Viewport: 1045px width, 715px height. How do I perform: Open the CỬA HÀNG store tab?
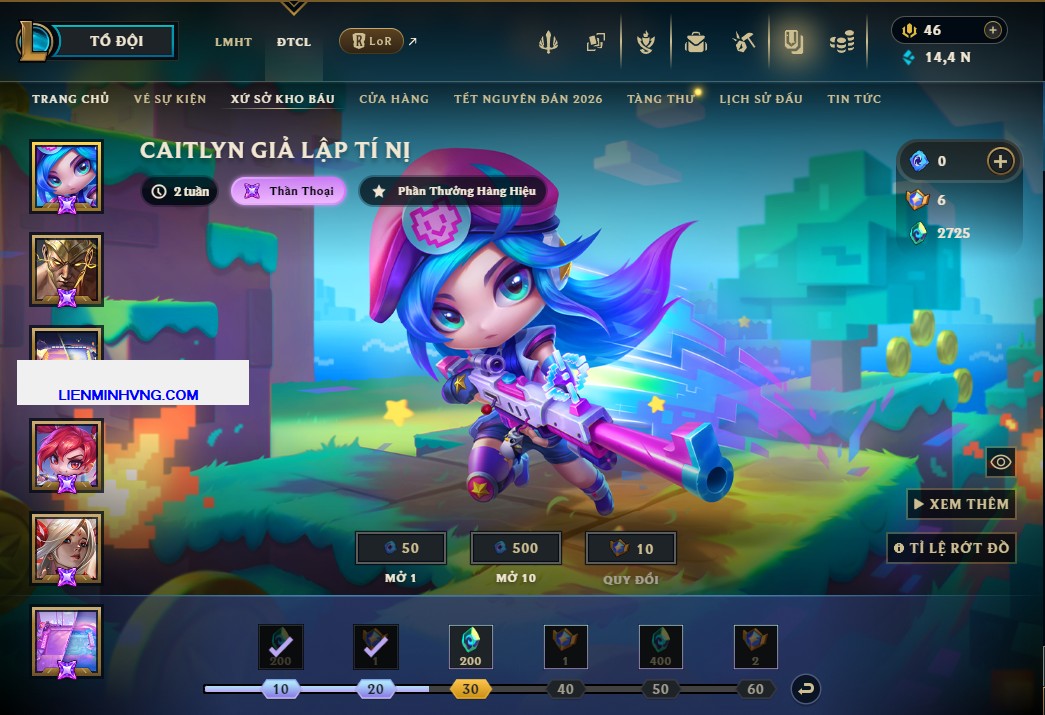[394, 99]
